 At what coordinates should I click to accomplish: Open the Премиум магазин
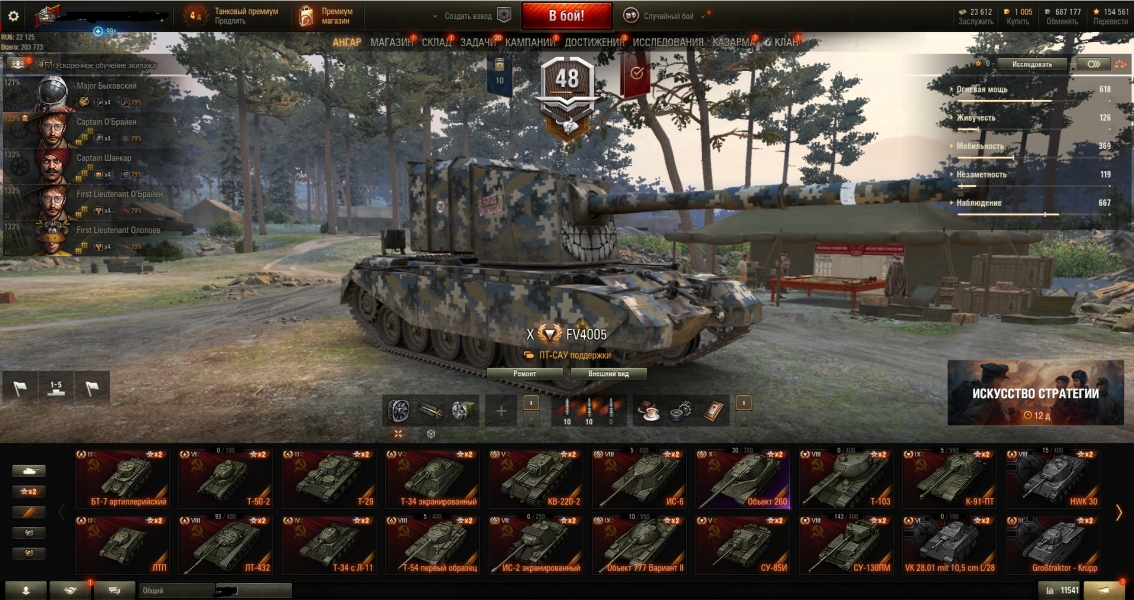pyautogui.click(x=324, y=16)
